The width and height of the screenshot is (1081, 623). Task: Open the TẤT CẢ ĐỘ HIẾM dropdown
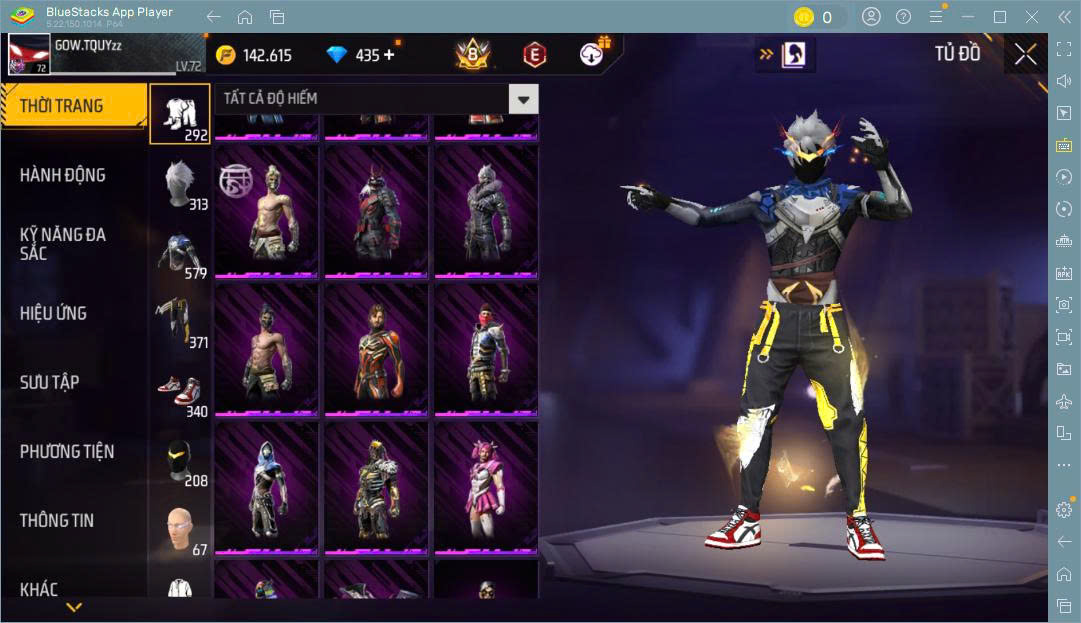[523, 98]
